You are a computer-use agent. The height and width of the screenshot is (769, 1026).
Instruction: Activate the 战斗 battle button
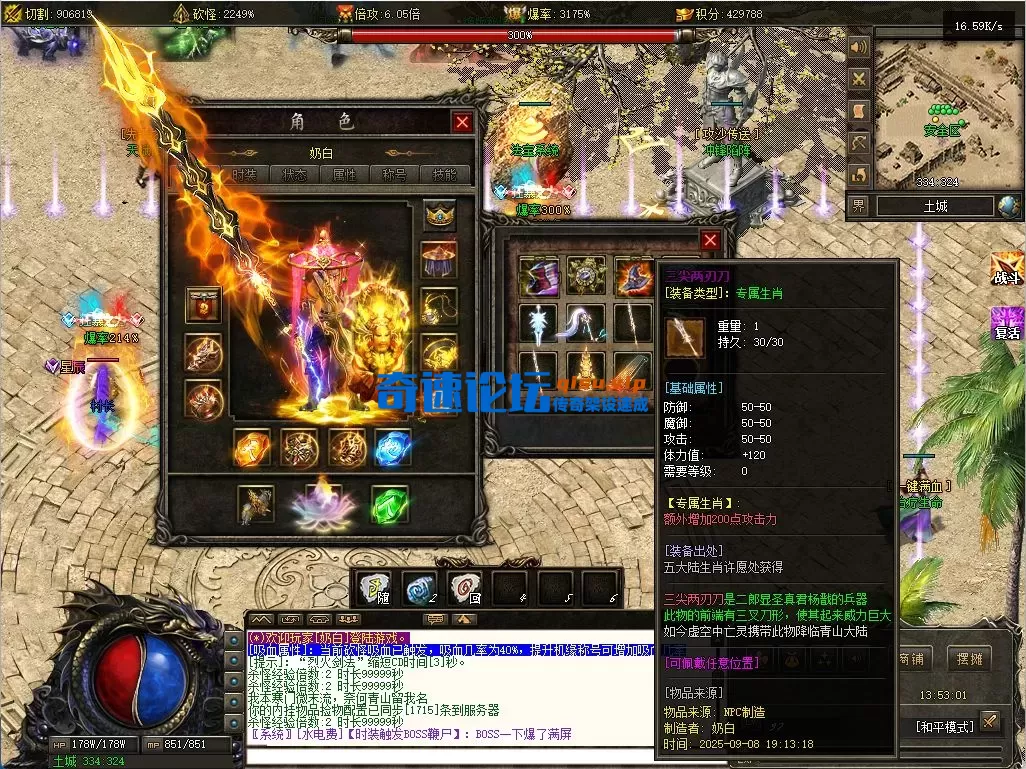(1007, 270)
